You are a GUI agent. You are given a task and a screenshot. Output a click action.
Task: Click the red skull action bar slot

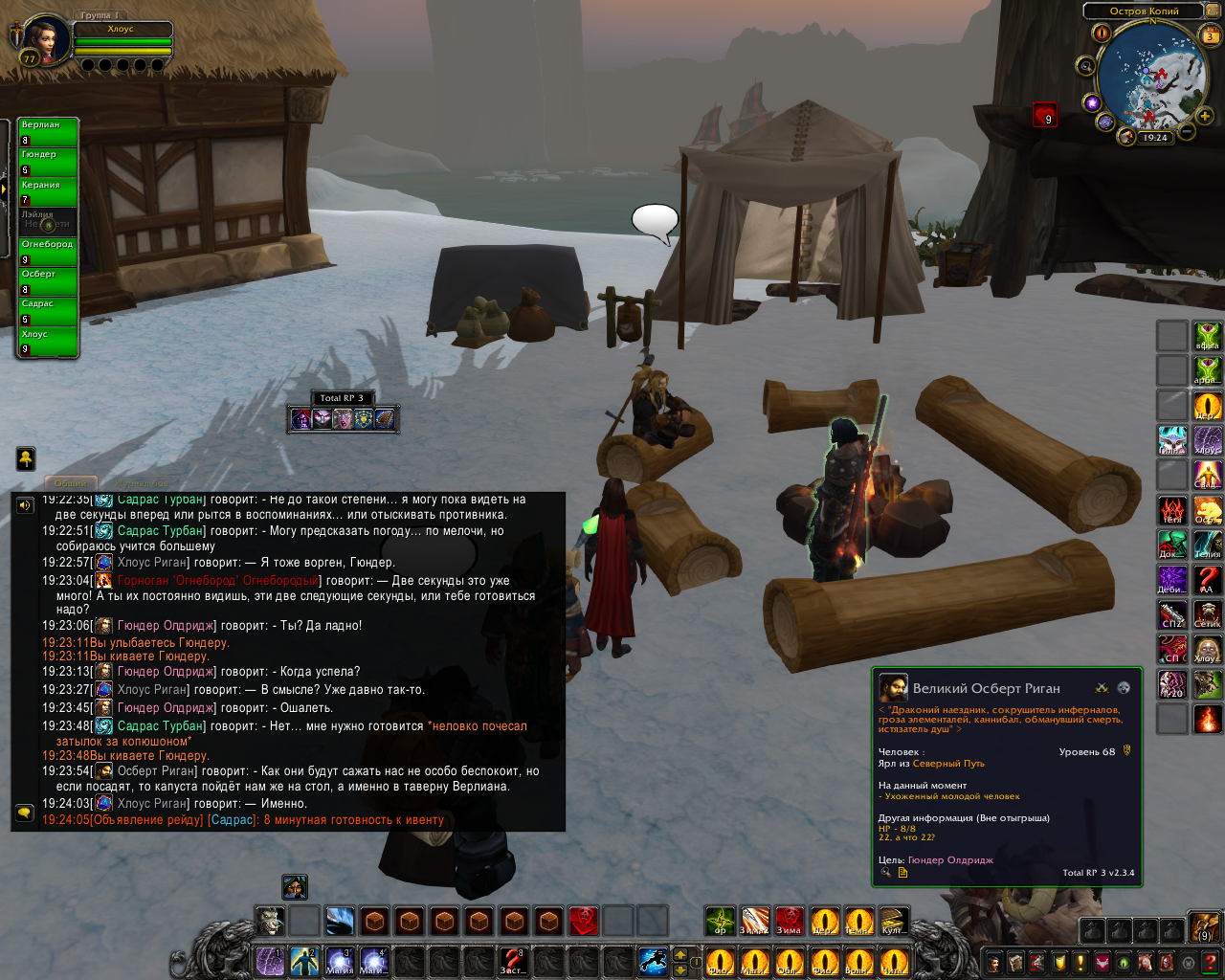pos(583,921)
